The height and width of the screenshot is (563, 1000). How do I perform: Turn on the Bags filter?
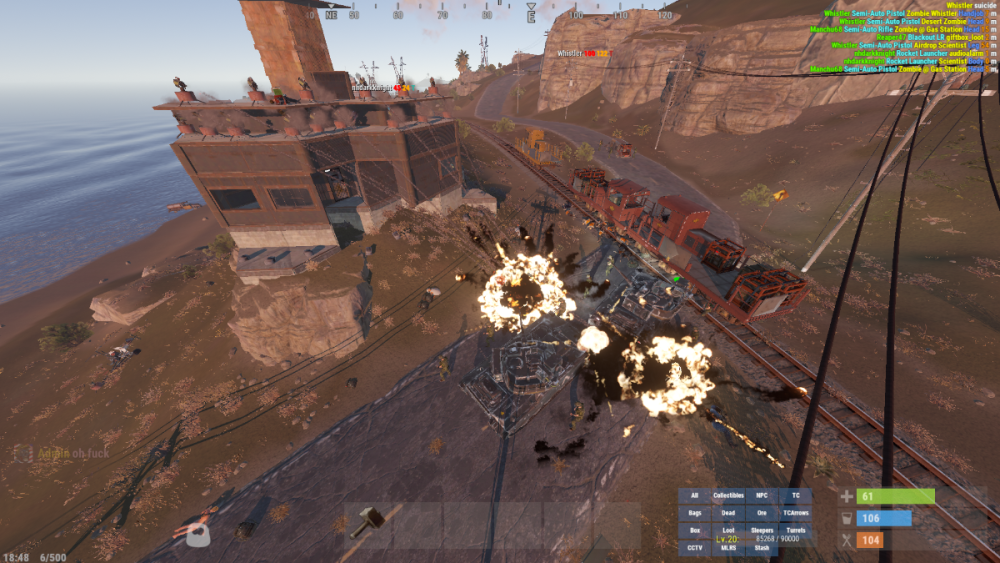click(x=695, y=513)
